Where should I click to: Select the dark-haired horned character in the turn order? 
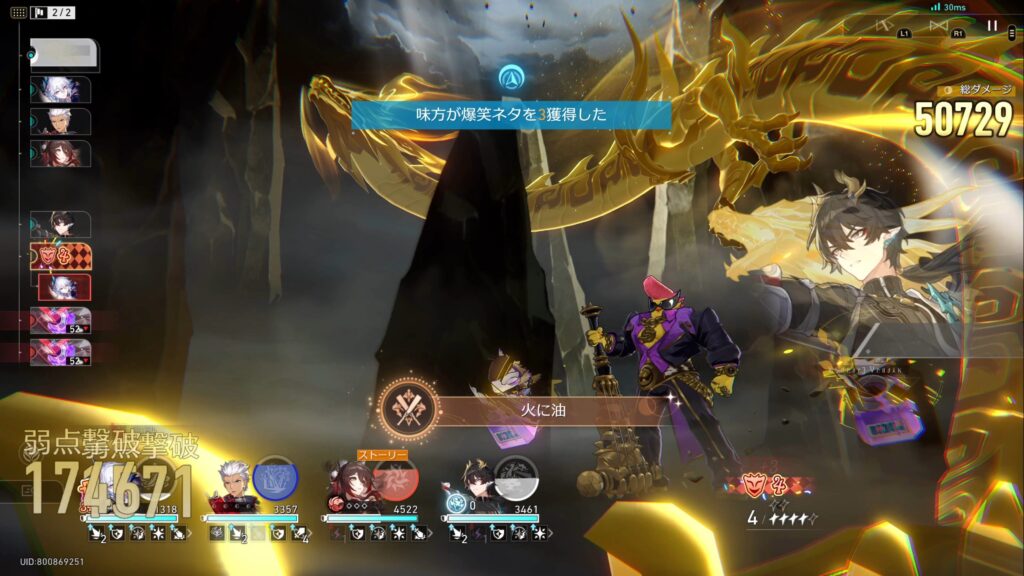(61, 224)
